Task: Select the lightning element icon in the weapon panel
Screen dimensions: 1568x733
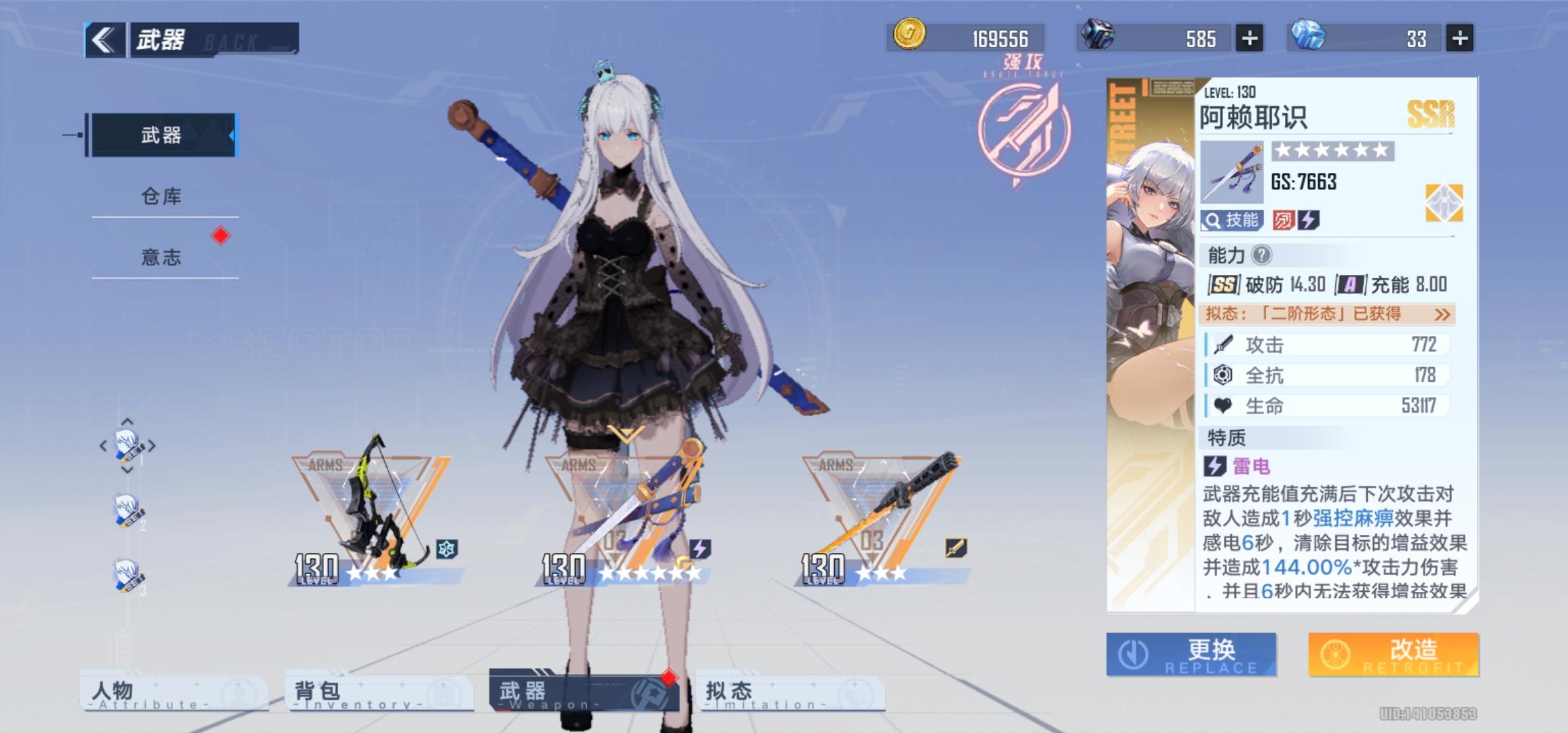Action: point(1309,220)
